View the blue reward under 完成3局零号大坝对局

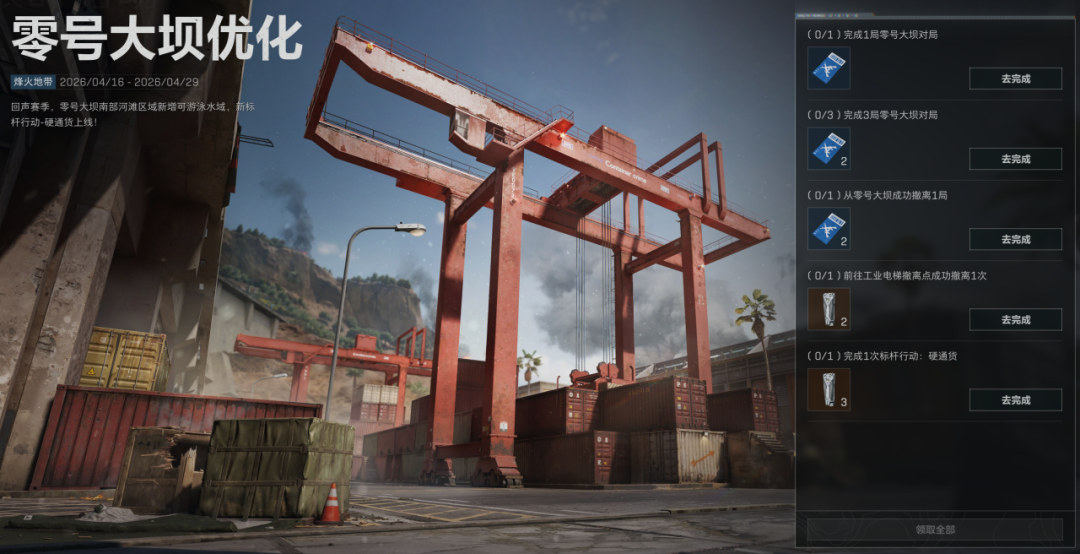[828, 149]
